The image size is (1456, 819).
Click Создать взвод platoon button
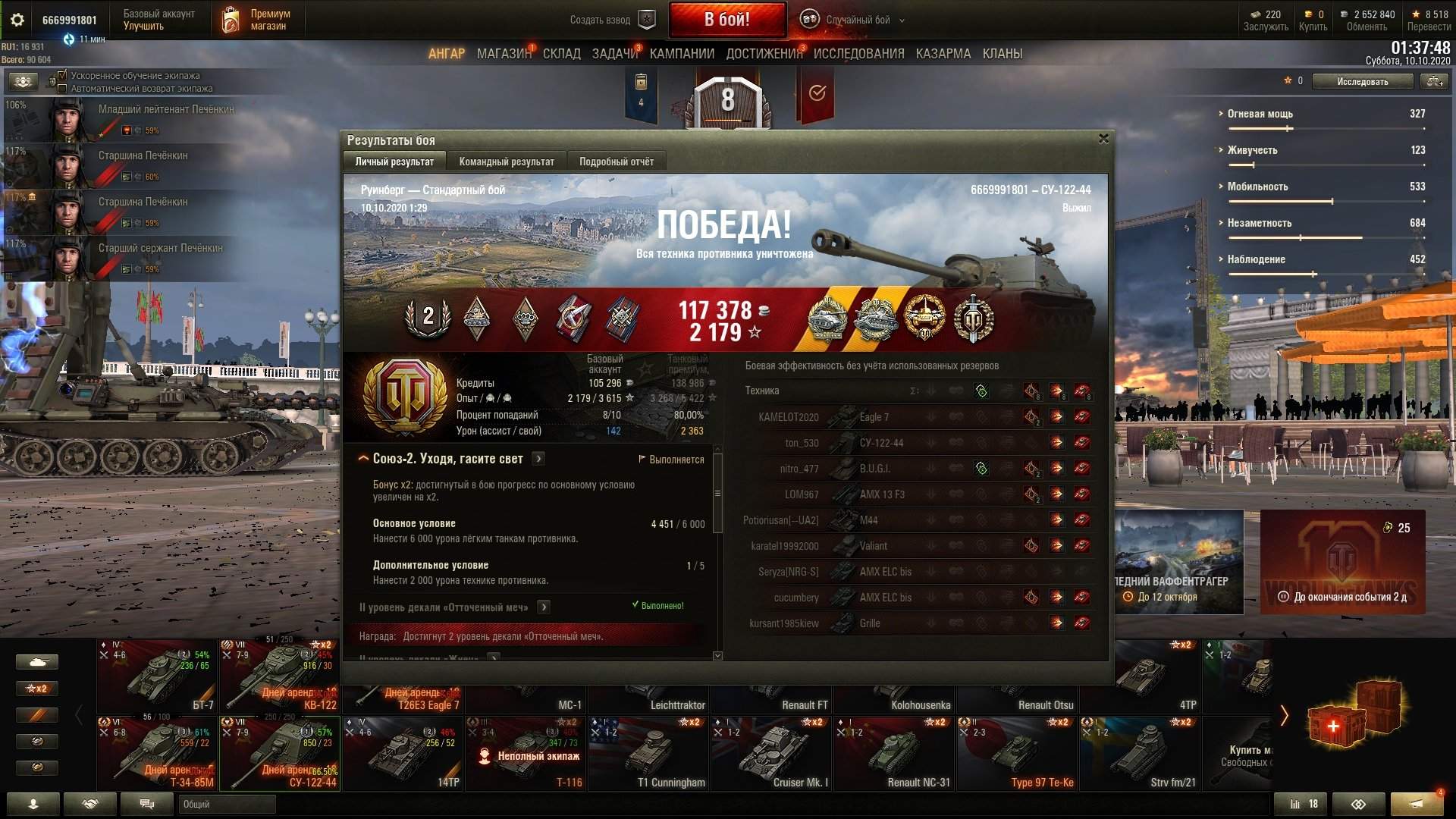click(x=611, y=20)
